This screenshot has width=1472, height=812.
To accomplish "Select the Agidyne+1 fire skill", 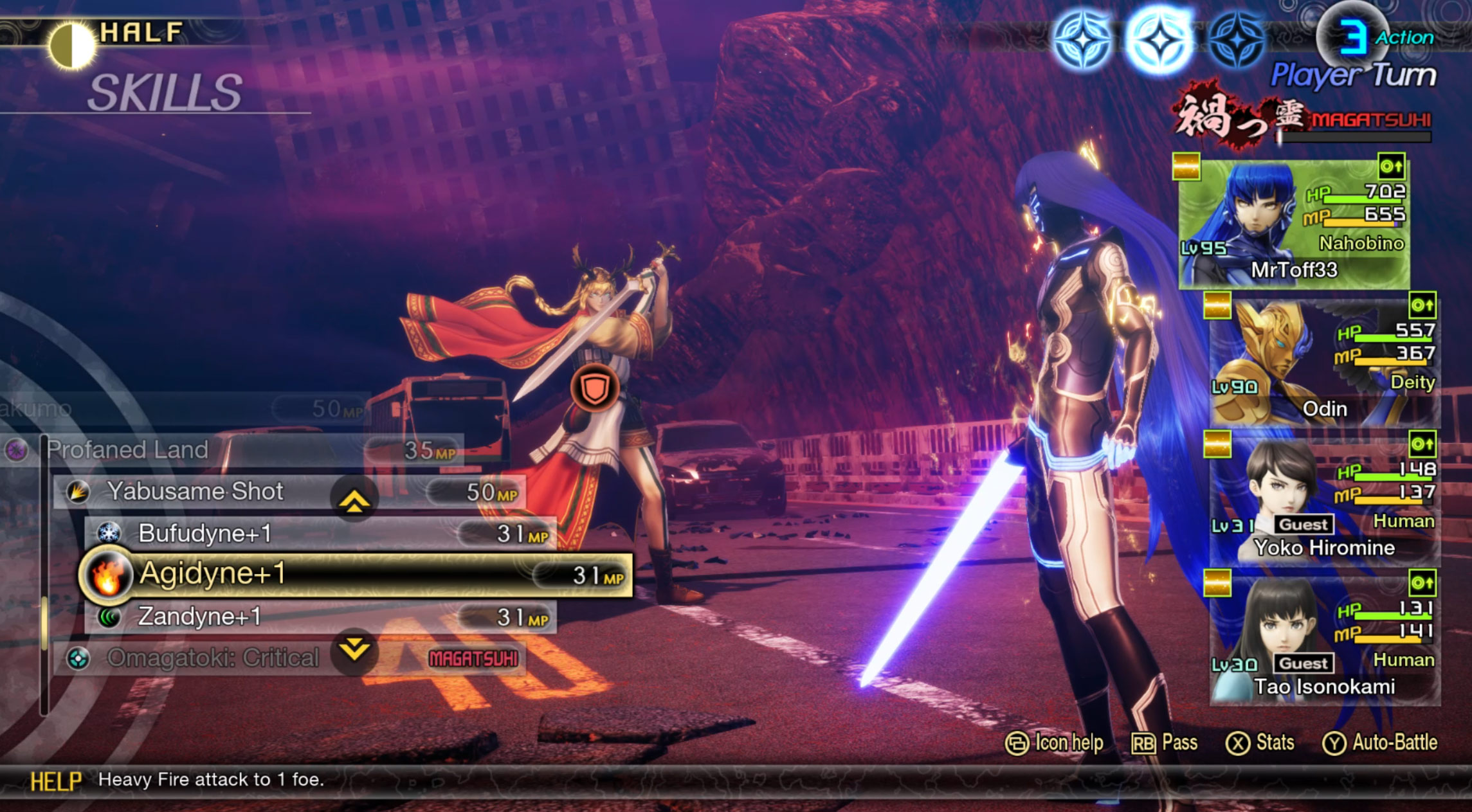I will tap(354, 574).
